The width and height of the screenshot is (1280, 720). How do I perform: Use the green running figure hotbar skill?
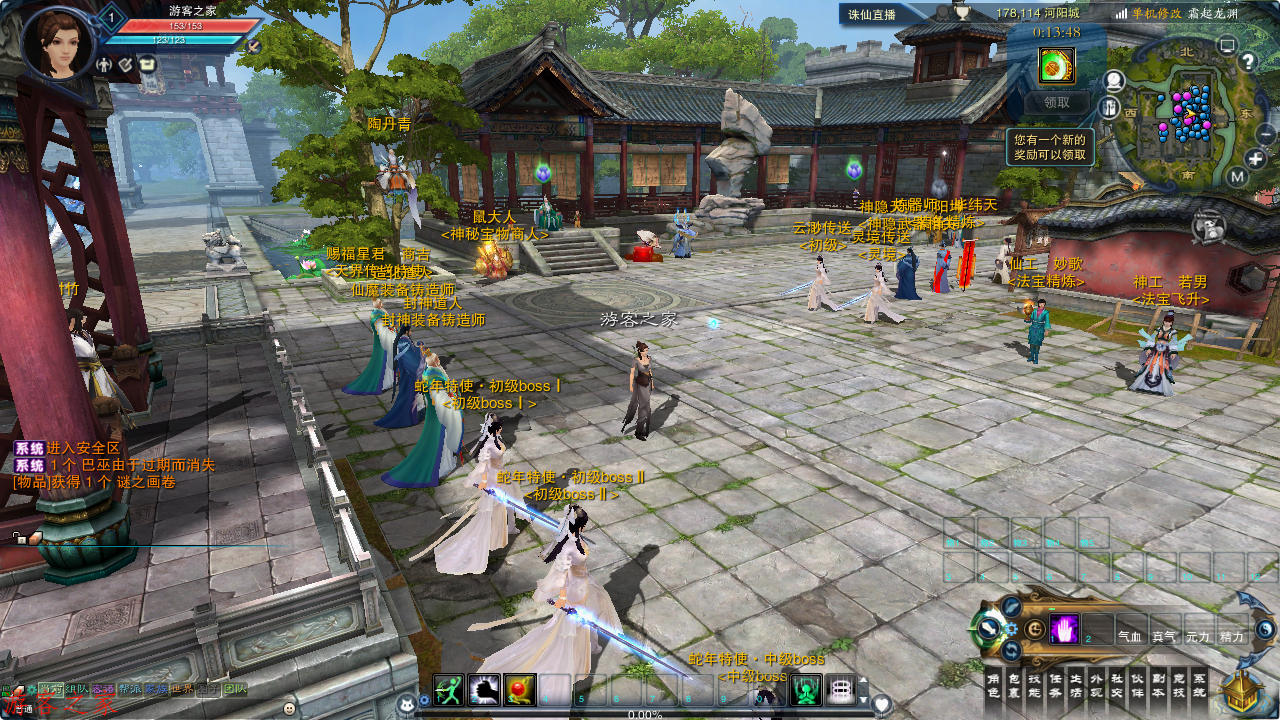point(449,690)
